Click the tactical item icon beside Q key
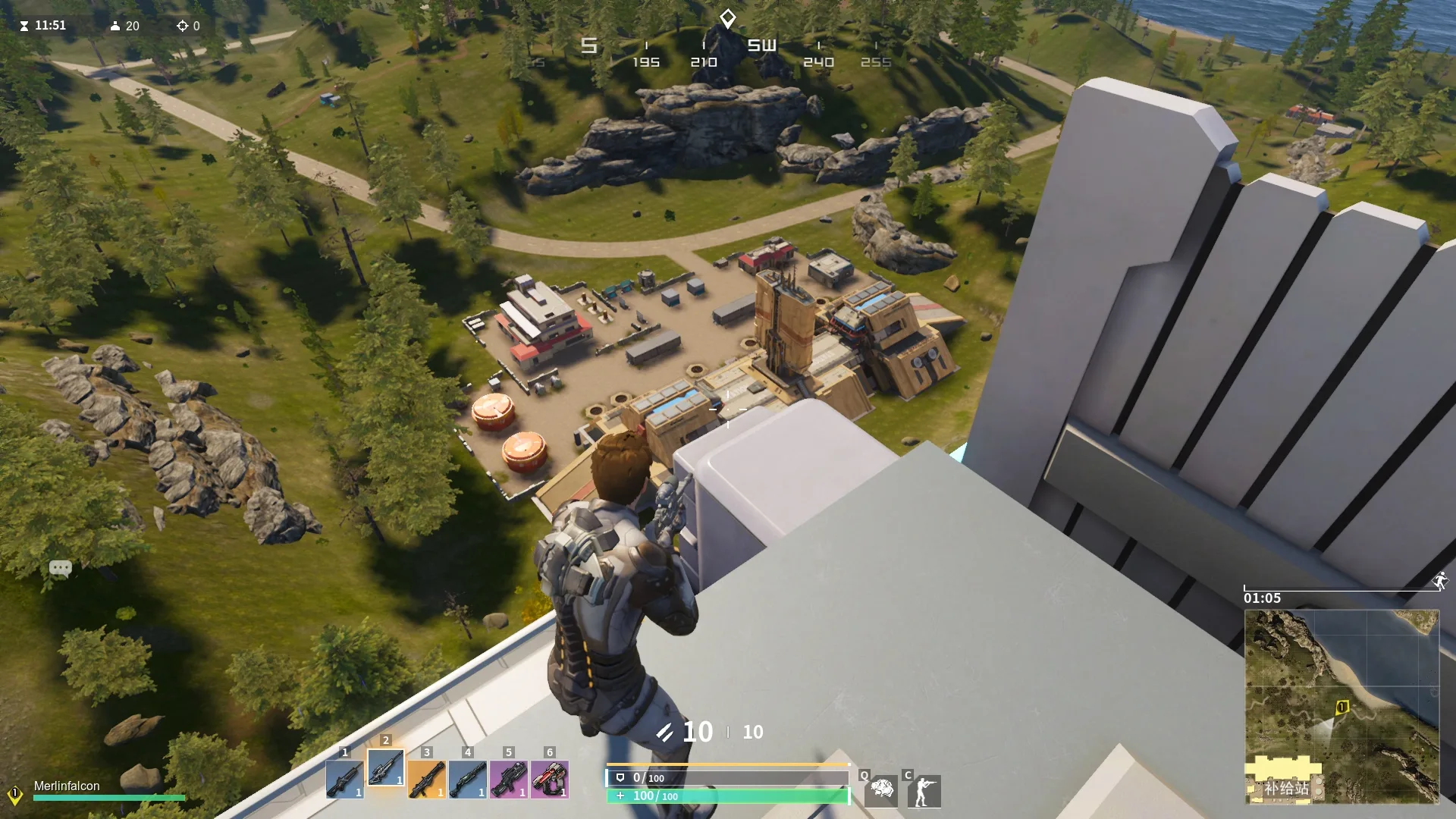 [x=882, y=790]
